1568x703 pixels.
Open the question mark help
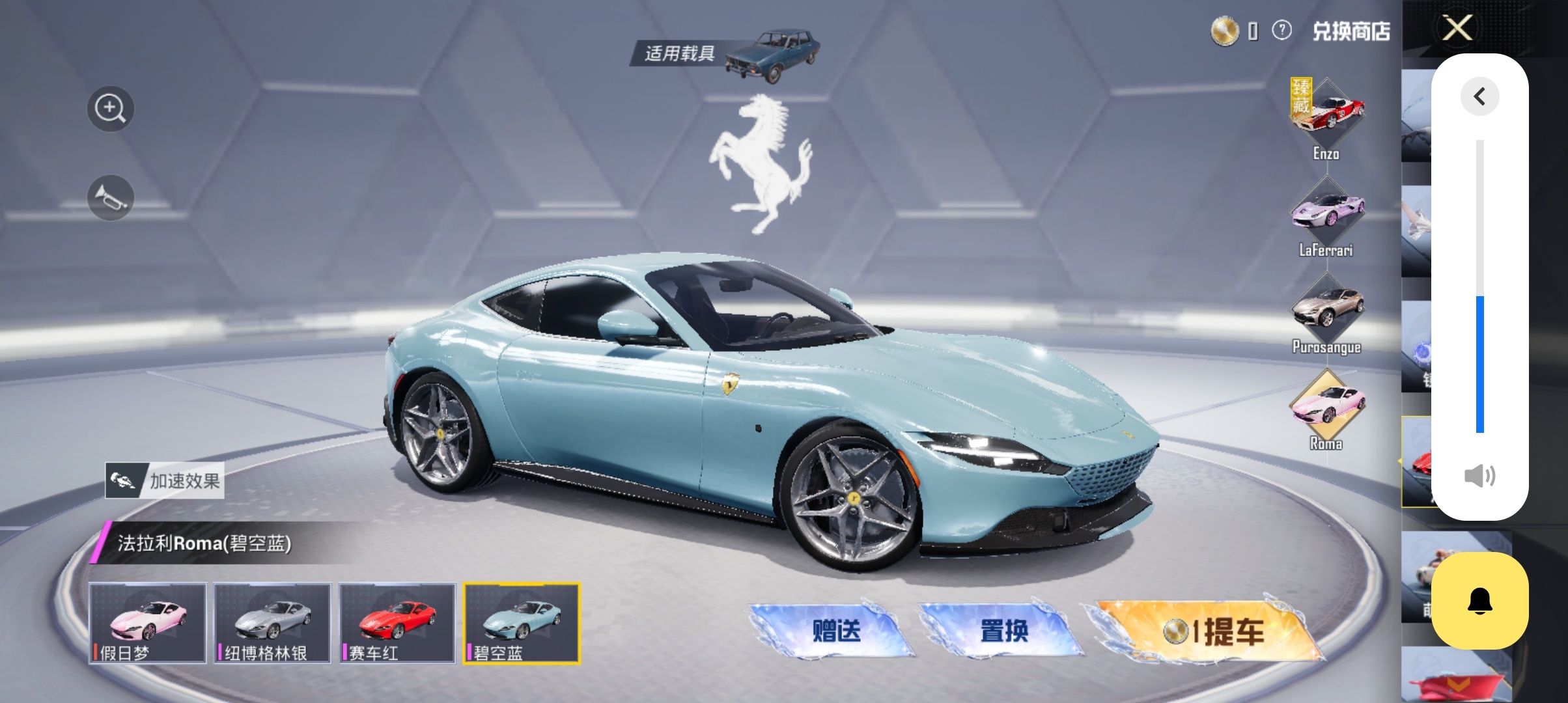pos(1281,30)
